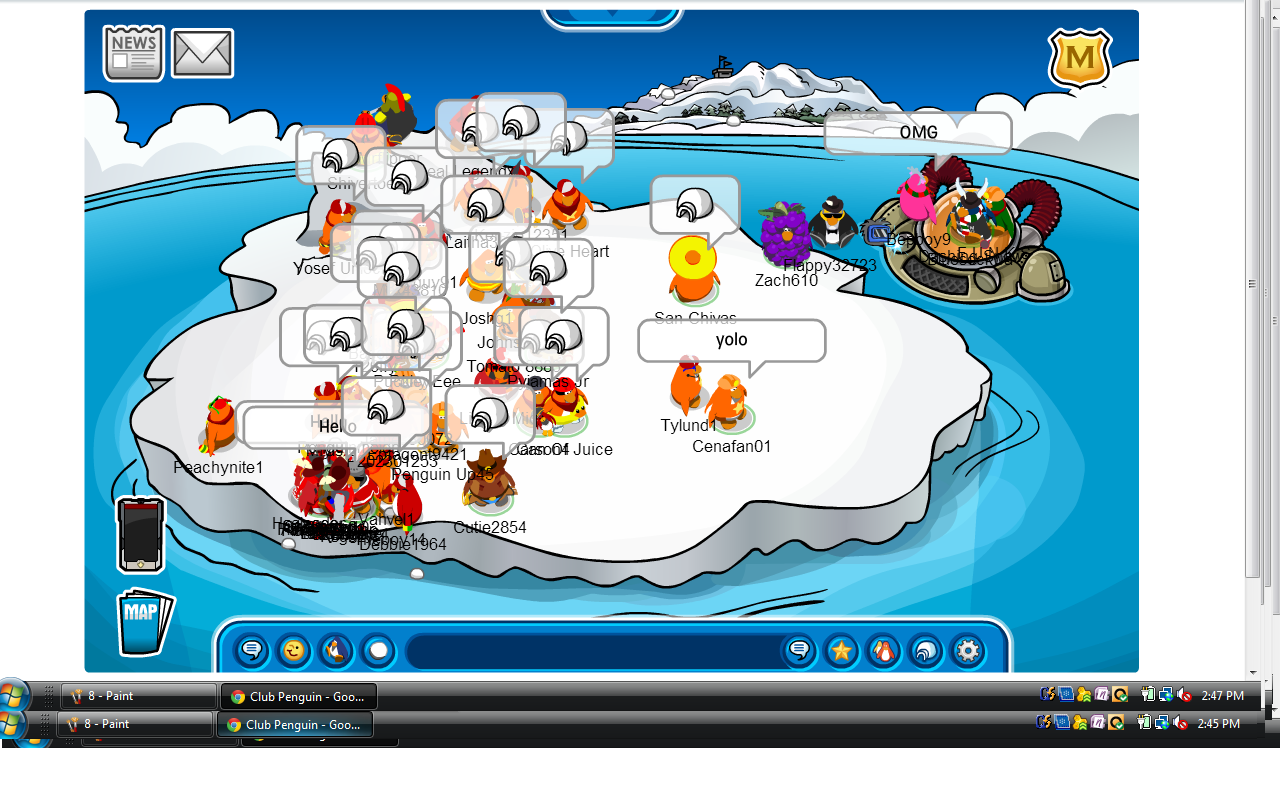Click the chat message text bar

[x=590, y=651]
